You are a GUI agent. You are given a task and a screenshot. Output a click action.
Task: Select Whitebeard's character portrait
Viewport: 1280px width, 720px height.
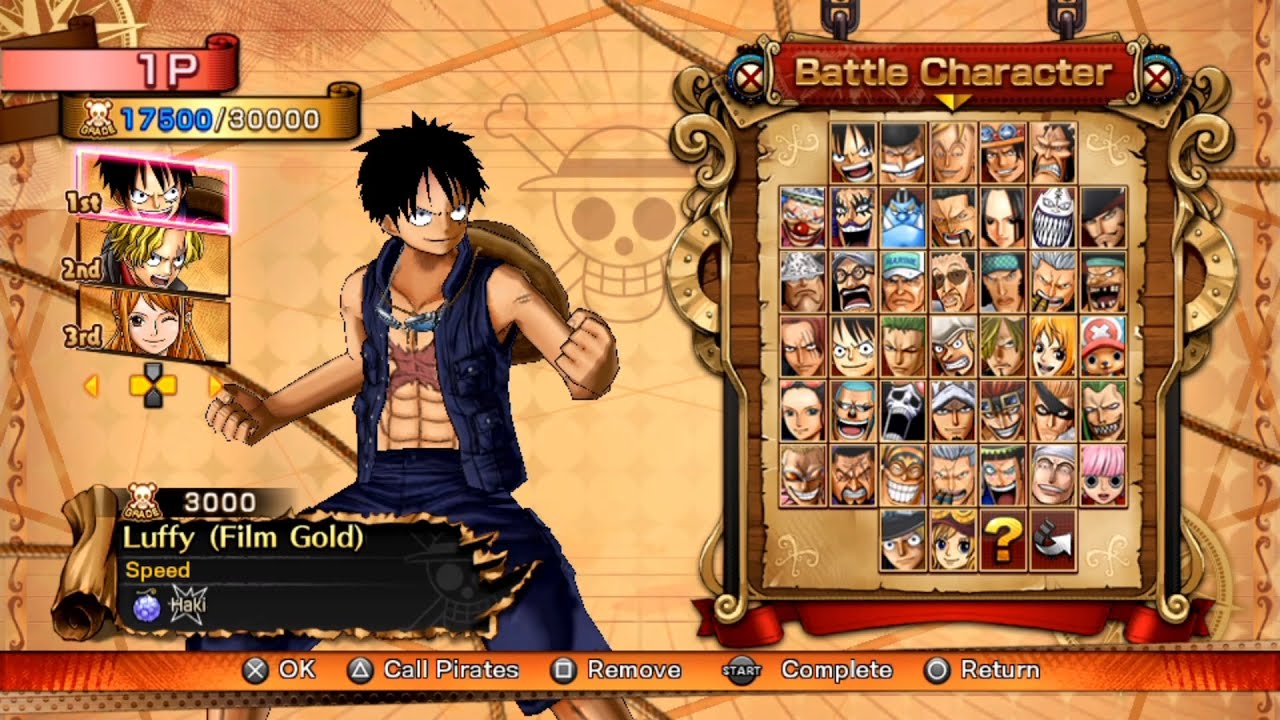coord(903,150)
